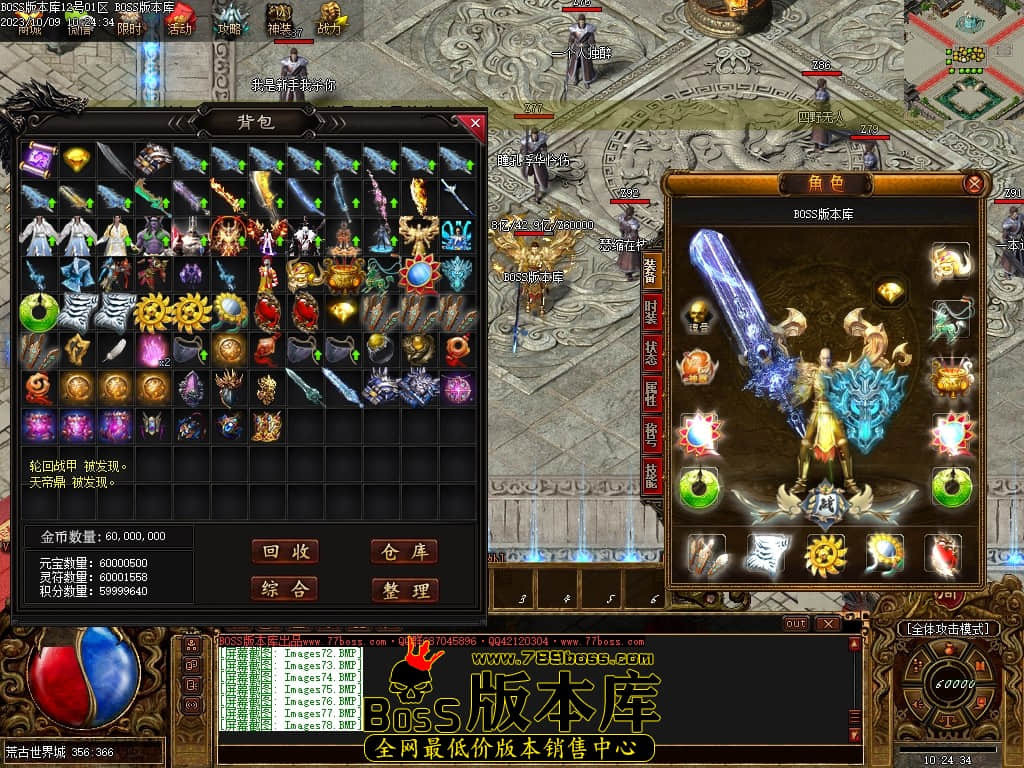The height and width of the screenshot is (768, 1024).
Task: Show the 属性 attributes tab
Action: coord(652,396)
